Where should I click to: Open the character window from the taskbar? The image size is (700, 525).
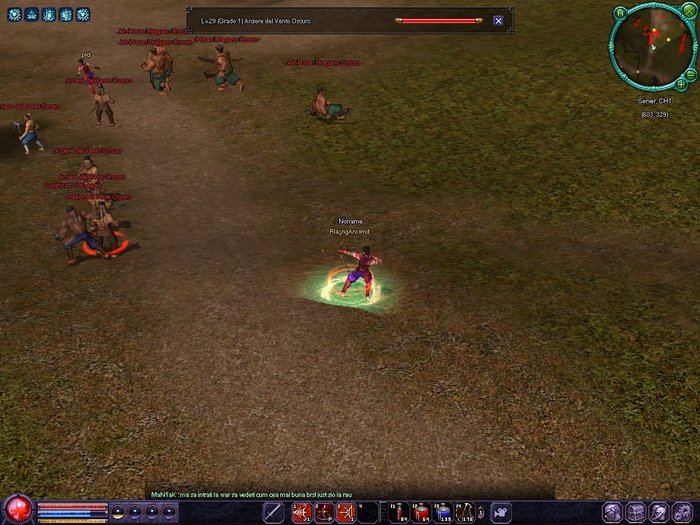(x=611, y=512)
